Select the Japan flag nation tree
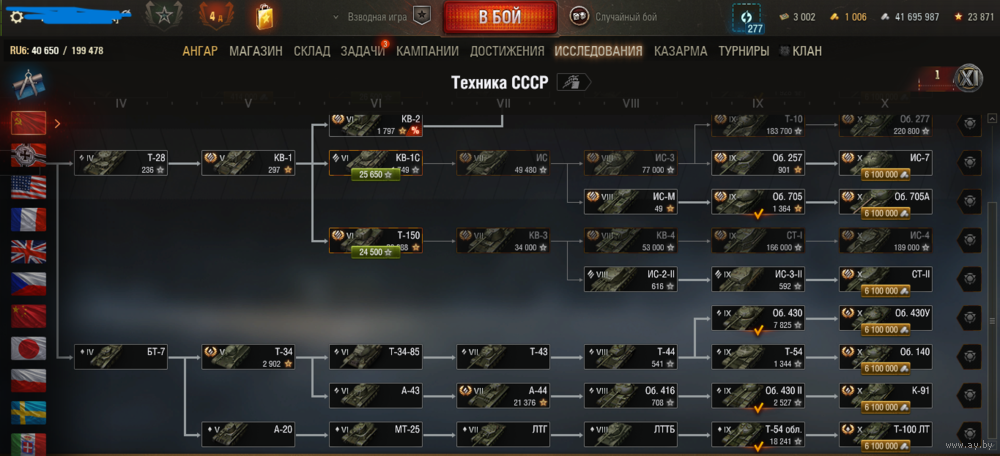 point(28,348)
